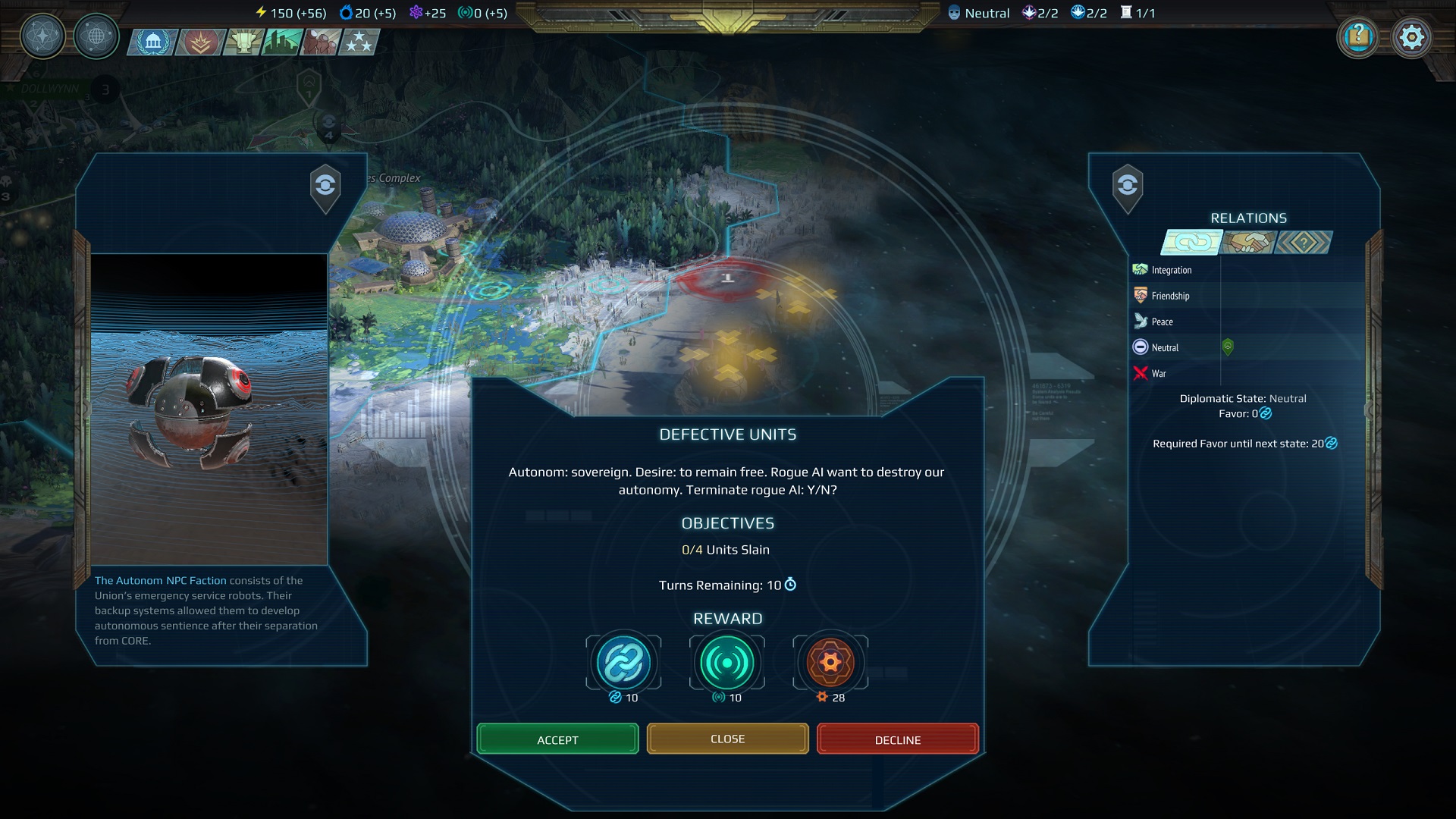Open the three stars toolbar icon
The width and height of the screenshot is (1456, 819).
[359, 42]
